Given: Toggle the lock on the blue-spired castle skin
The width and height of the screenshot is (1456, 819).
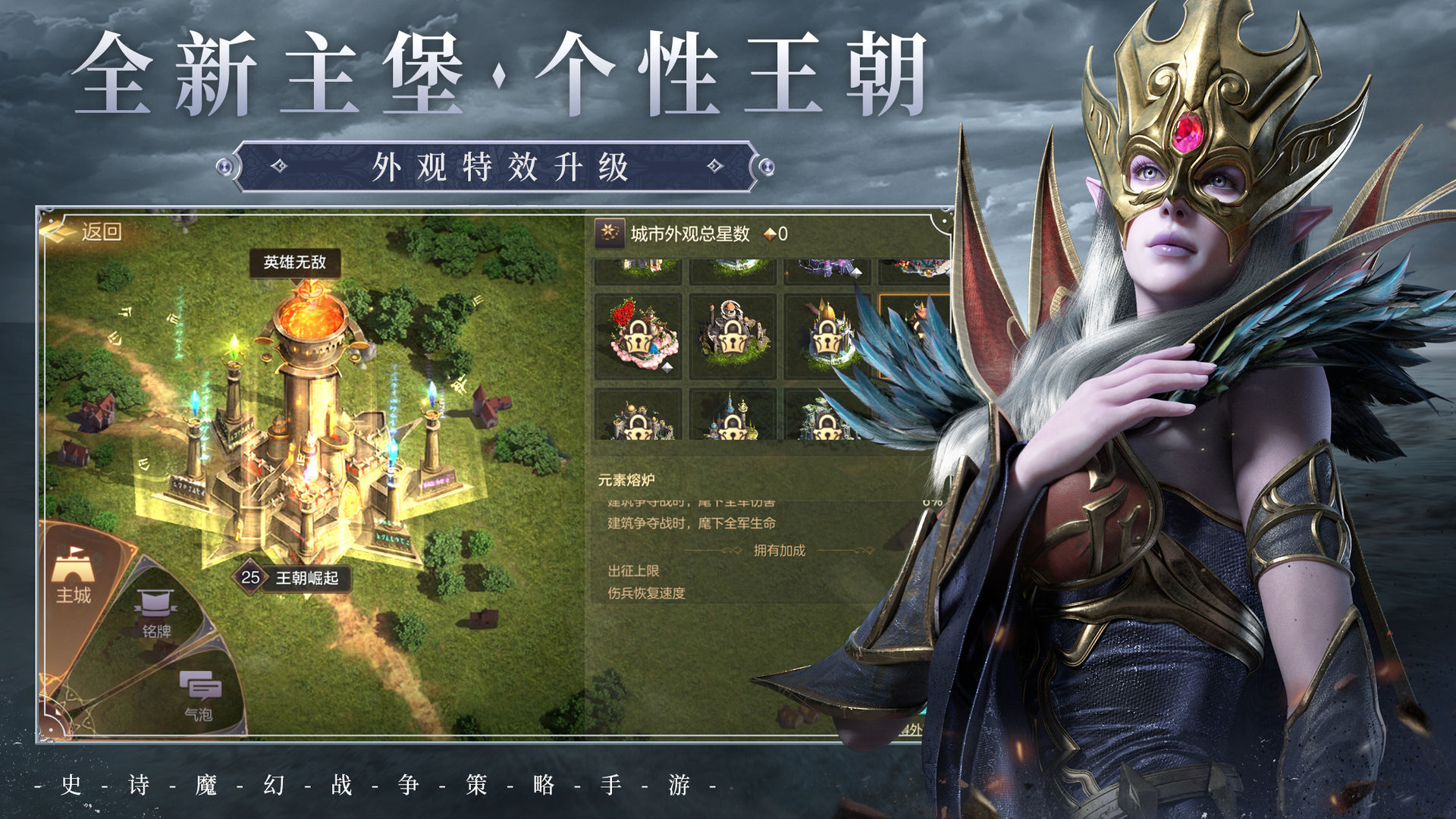Looking at the screenshot, I should click(733, 427).
